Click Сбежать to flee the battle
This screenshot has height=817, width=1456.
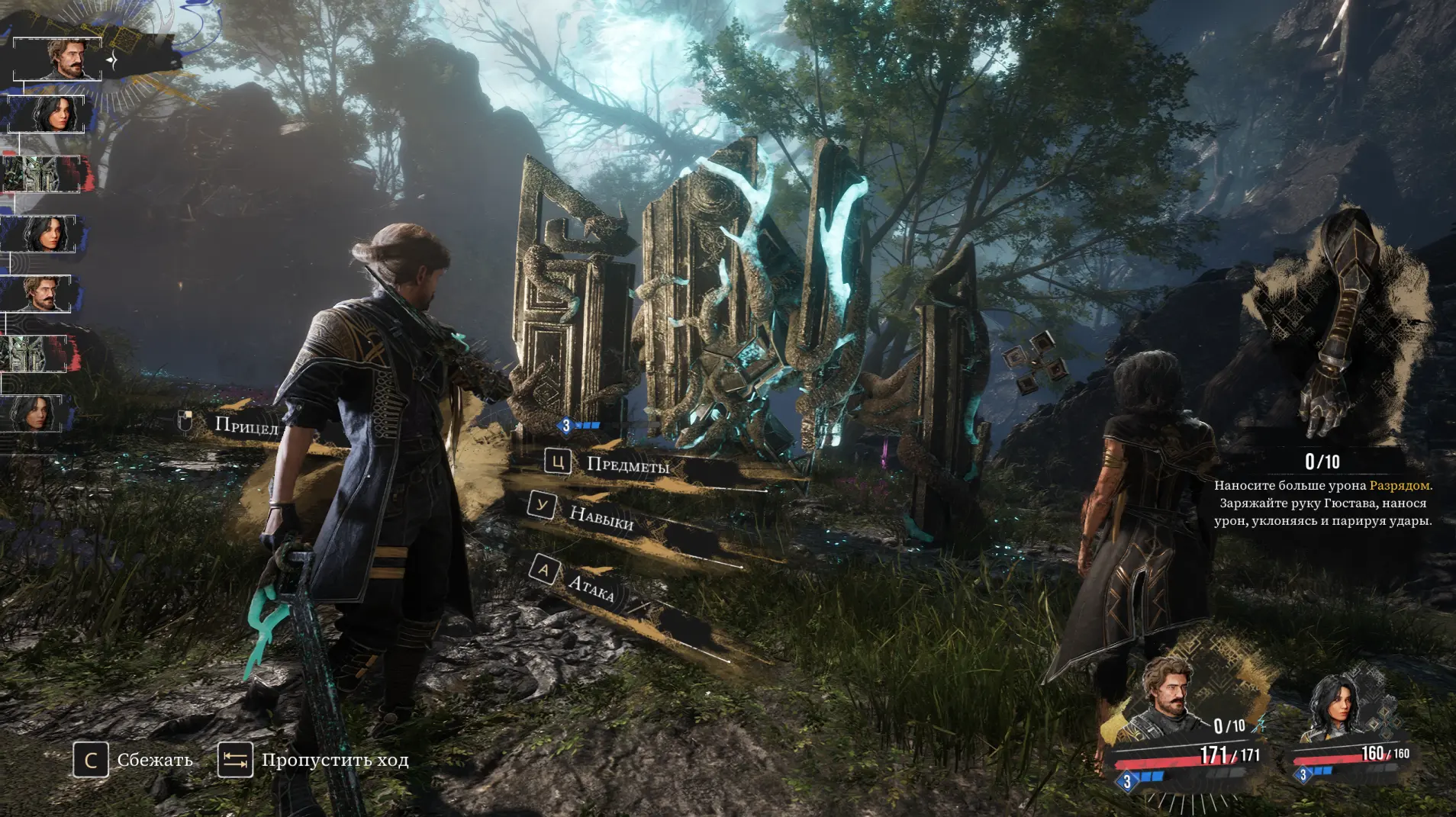(153, 760)
